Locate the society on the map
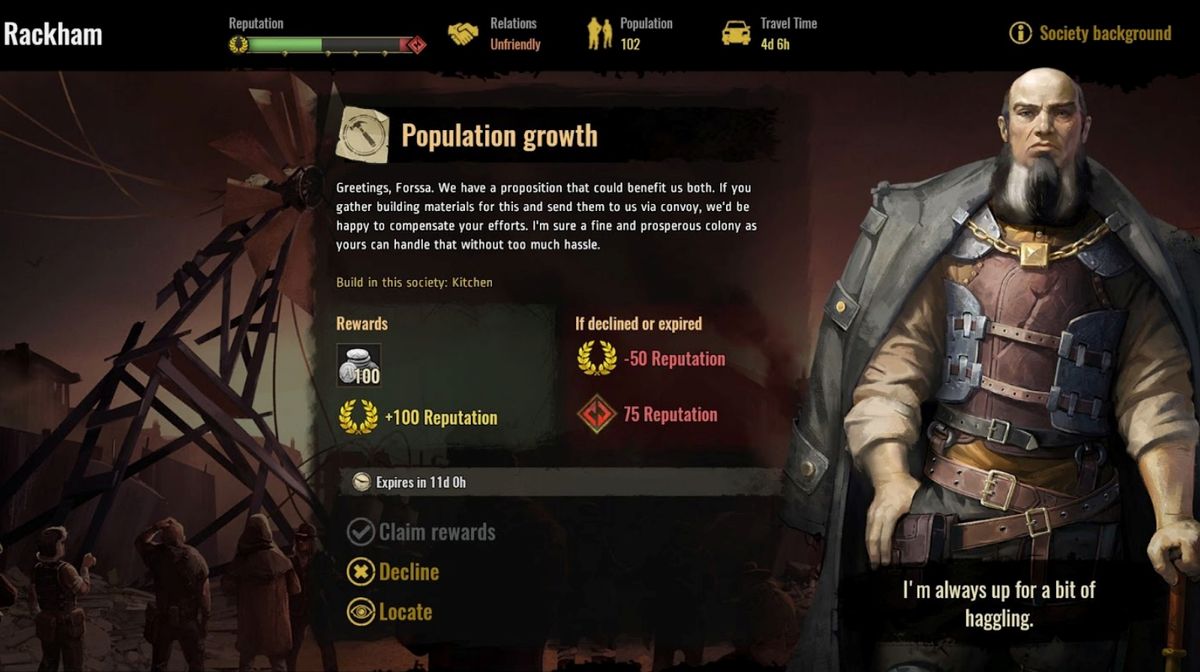The height and width of the screenshot is (672, 1200). click(x=390, y=612)
